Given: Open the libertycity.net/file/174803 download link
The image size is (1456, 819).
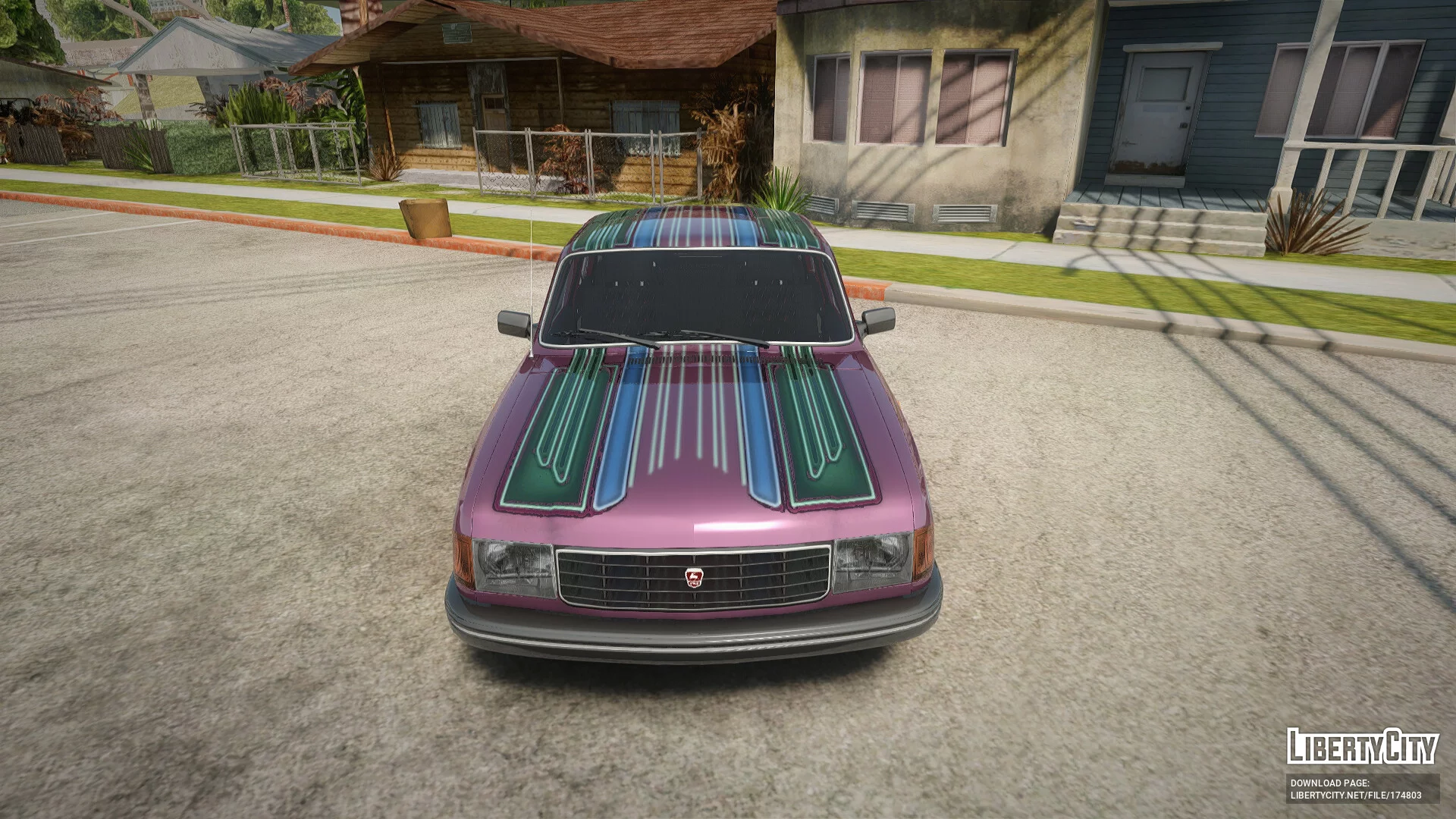Looking at the screenshot, I should 1356,795.
